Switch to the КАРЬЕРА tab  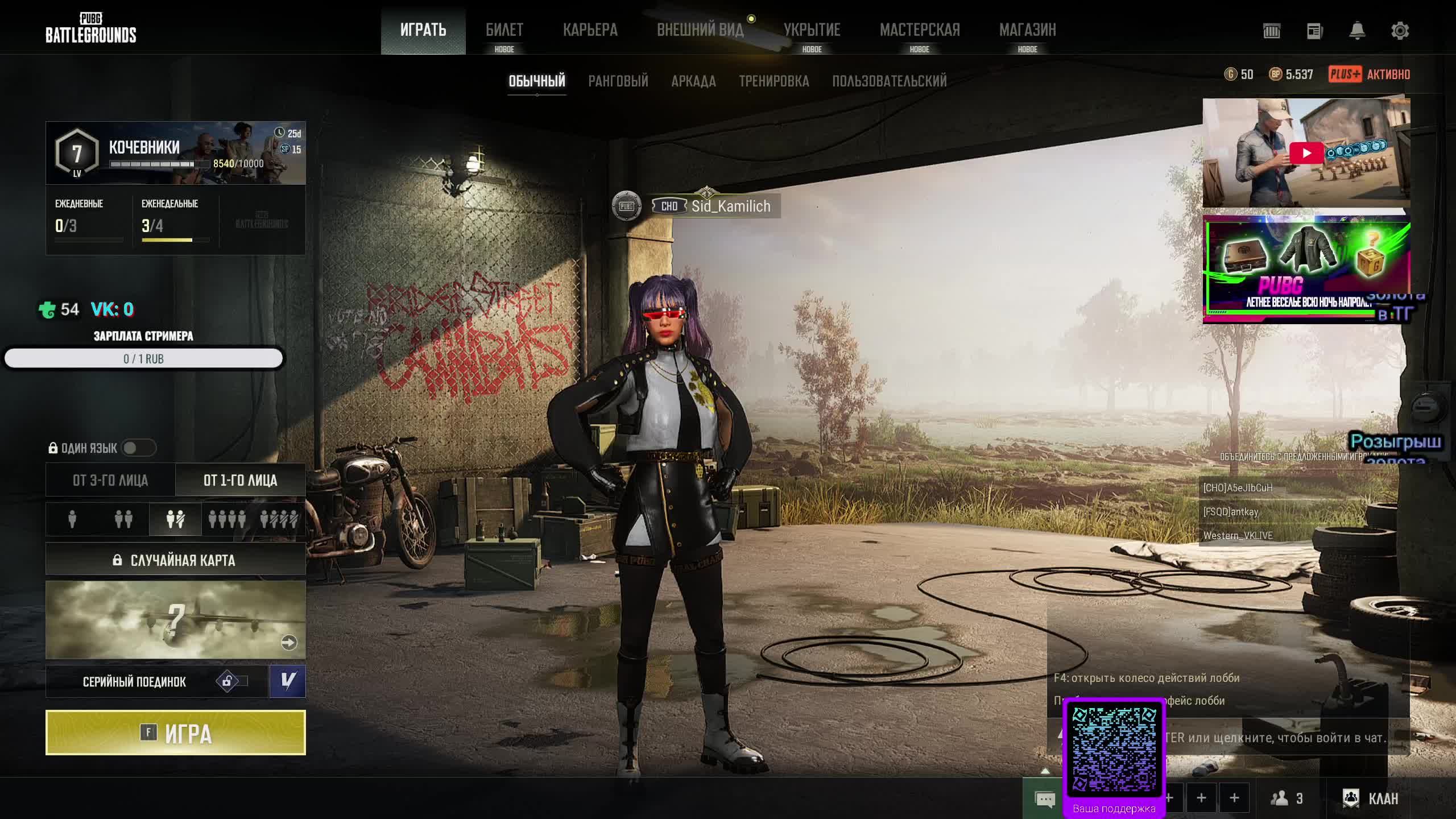pos(590,30)
